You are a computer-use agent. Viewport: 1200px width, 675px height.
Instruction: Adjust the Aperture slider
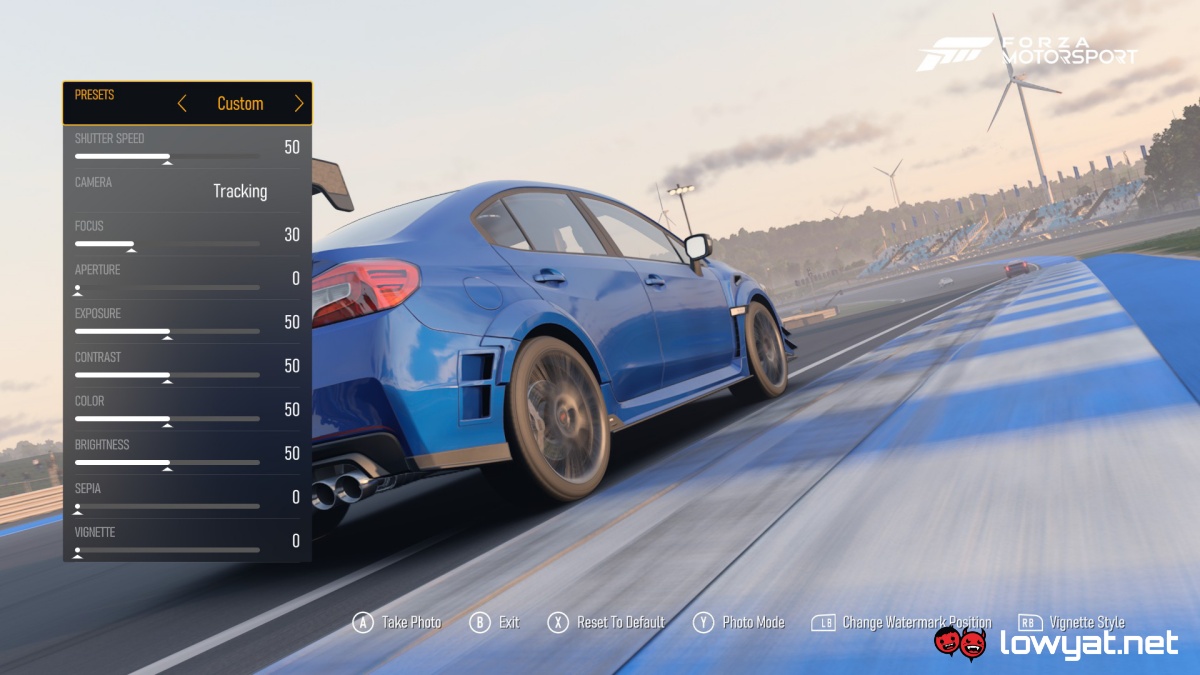tap(78, 288)
